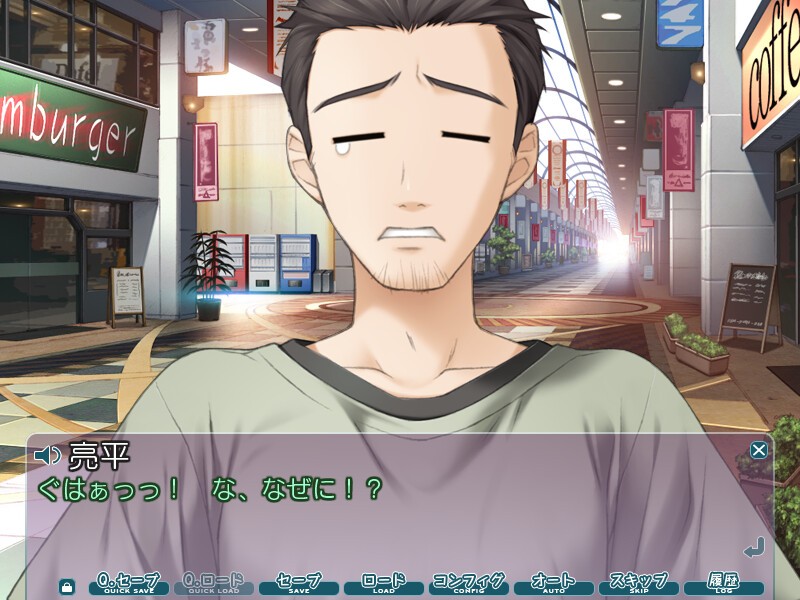This screenshot has width=800, height=600.
Task: Click the Quick Save button
Action: point(128,584)
